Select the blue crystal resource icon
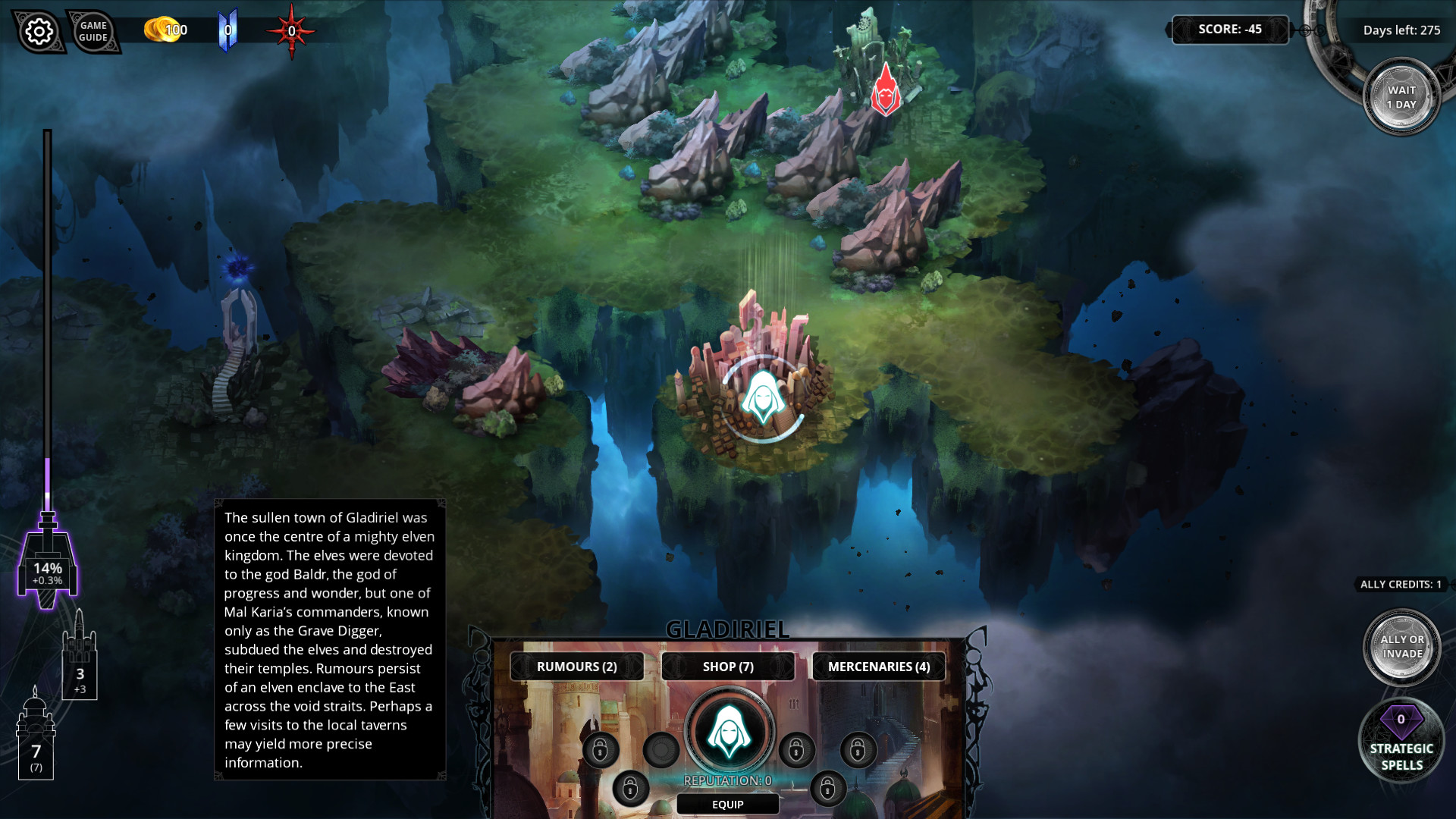The width and height of the screenshot is (1456, 819). (x=227, y=29)
